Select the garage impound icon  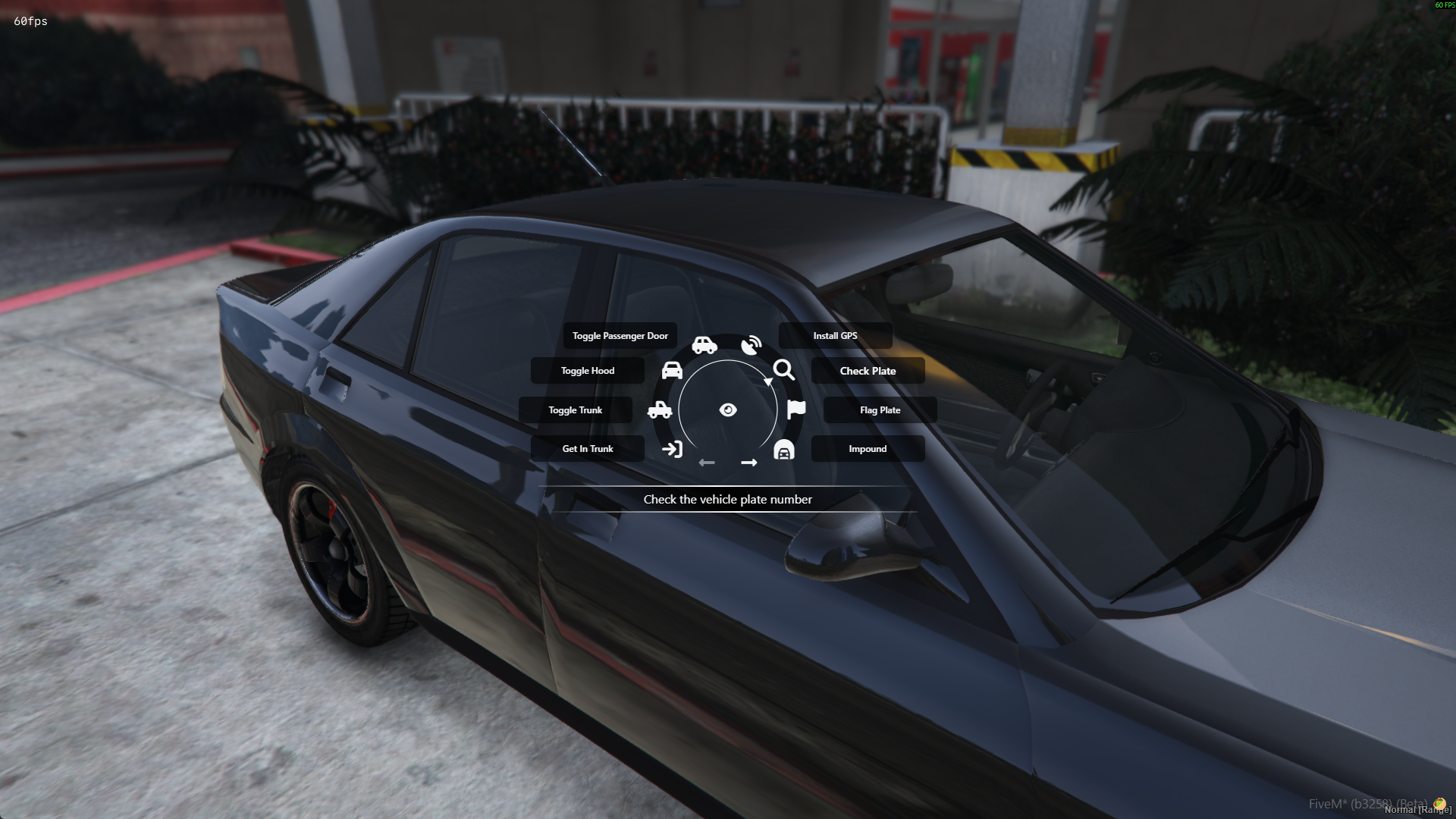[x=784, y=450]
